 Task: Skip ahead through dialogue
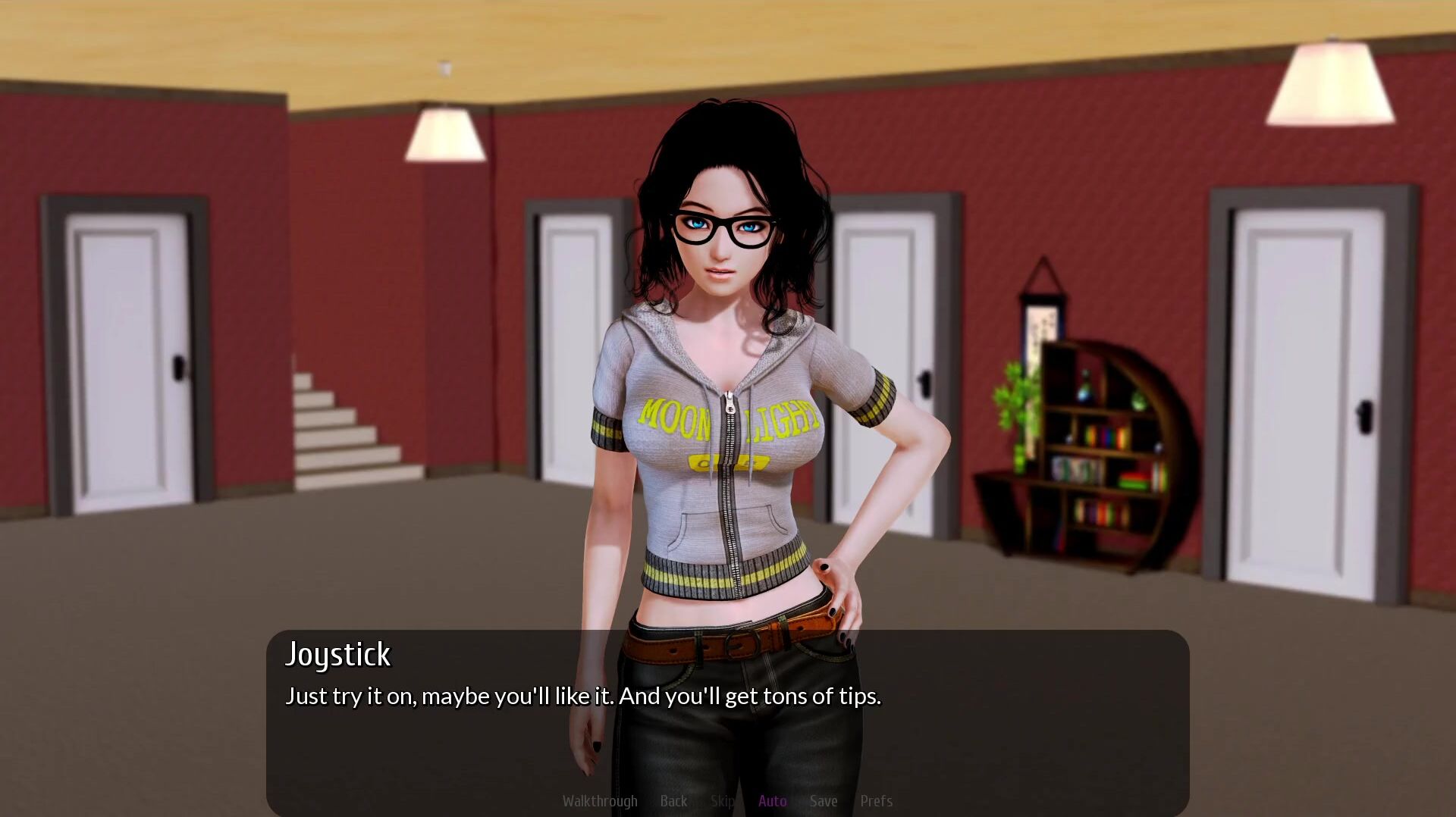723,801
